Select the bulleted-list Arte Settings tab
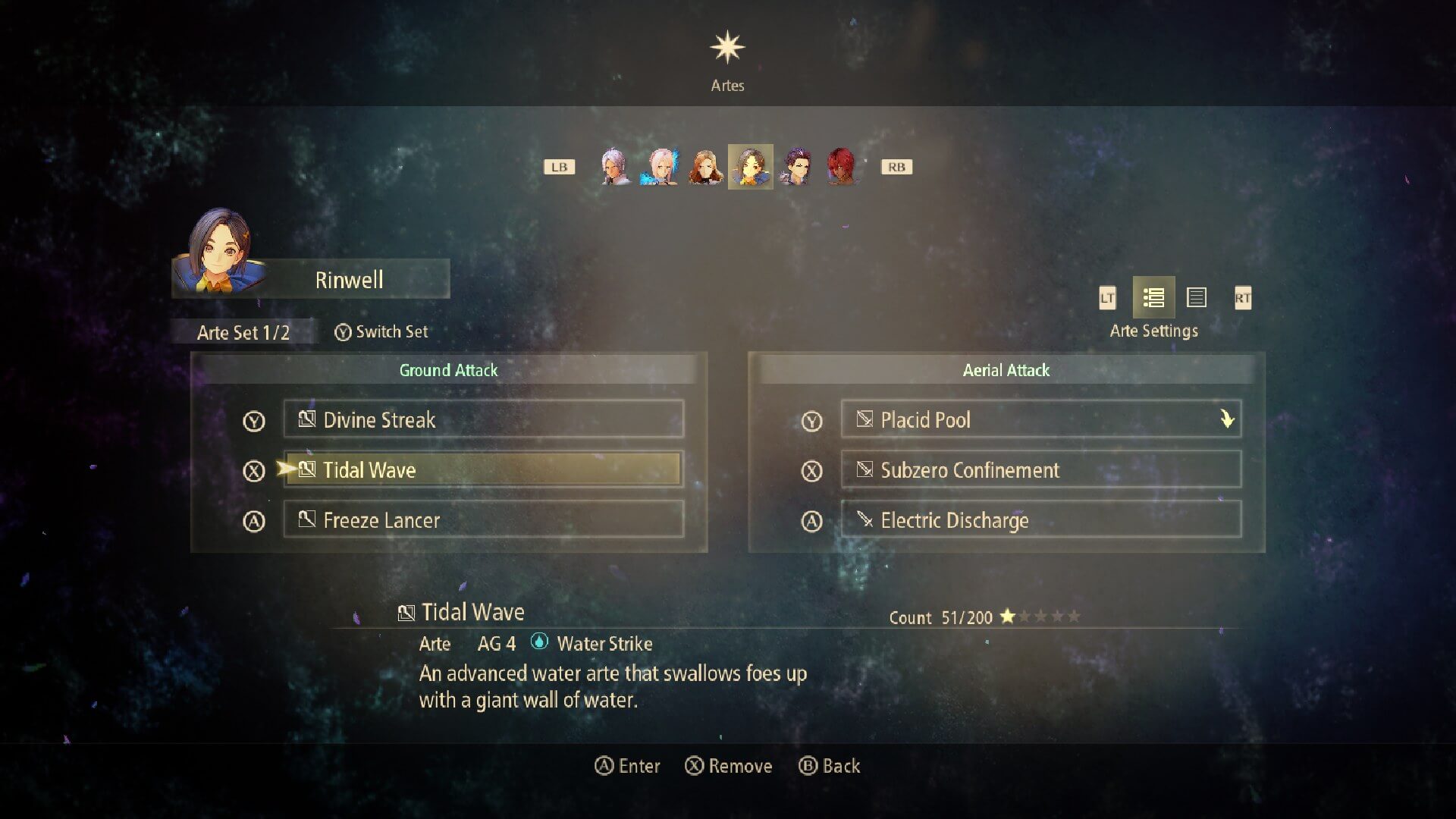1456x819 pixels. click(1153, 297)
